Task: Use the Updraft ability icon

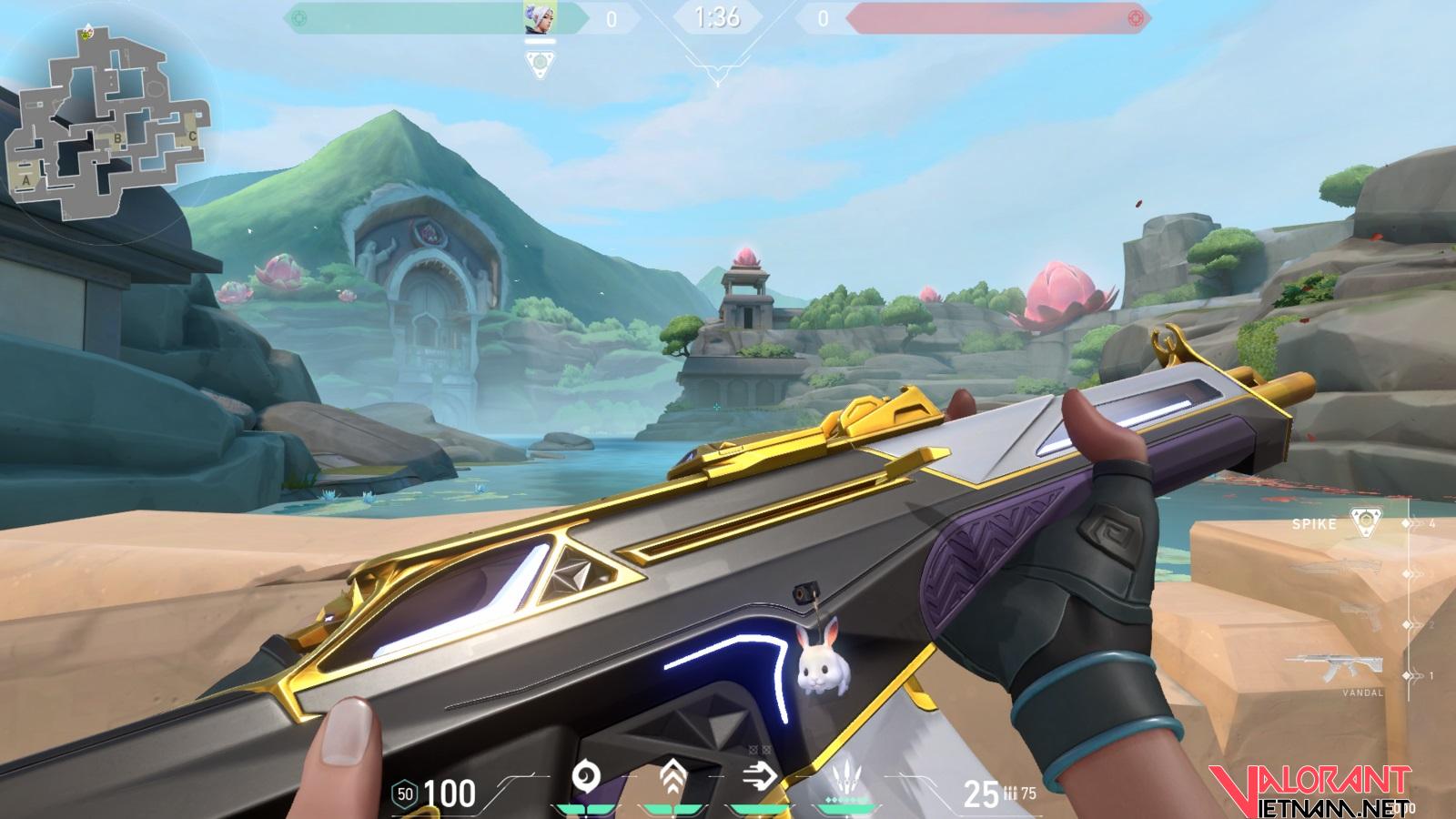Action: pyautogui.click(x=673, y=778)
